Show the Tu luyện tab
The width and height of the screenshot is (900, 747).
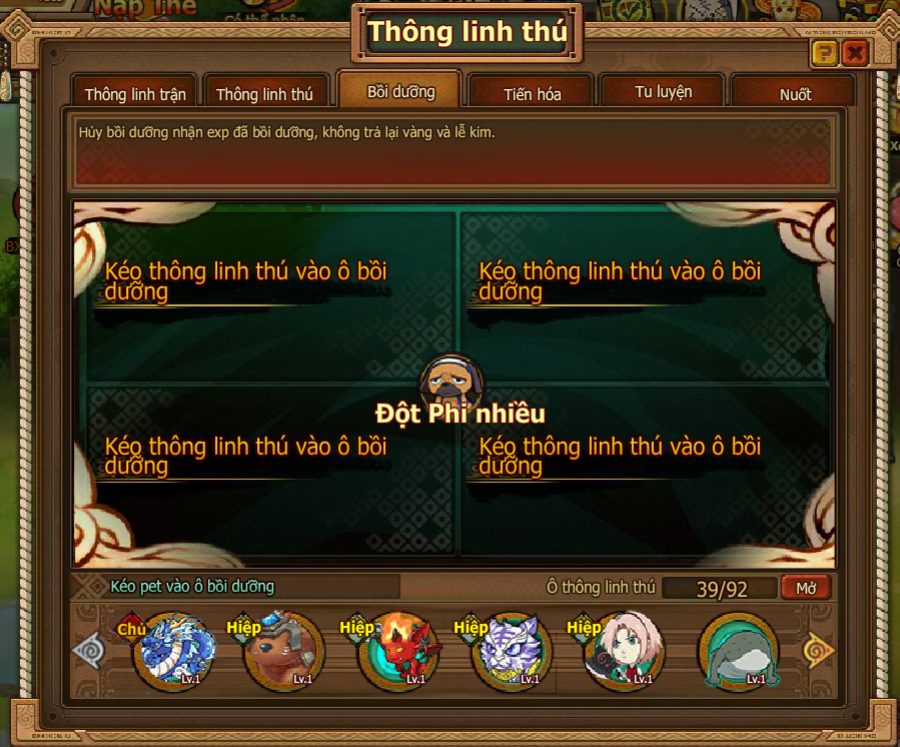tap(663, 92)
